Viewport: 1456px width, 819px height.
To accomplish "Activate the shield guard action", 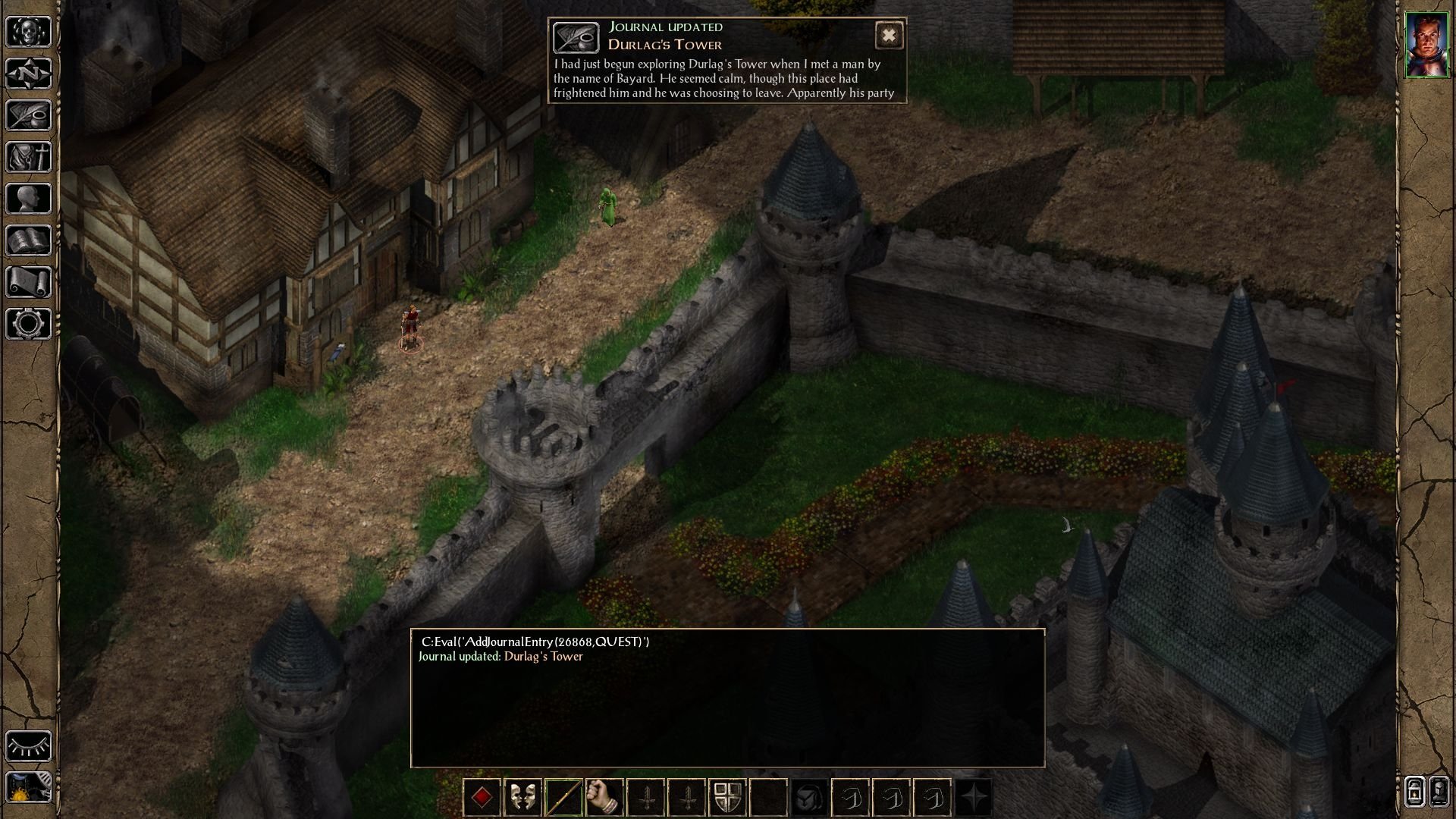I will click(728, 798).
